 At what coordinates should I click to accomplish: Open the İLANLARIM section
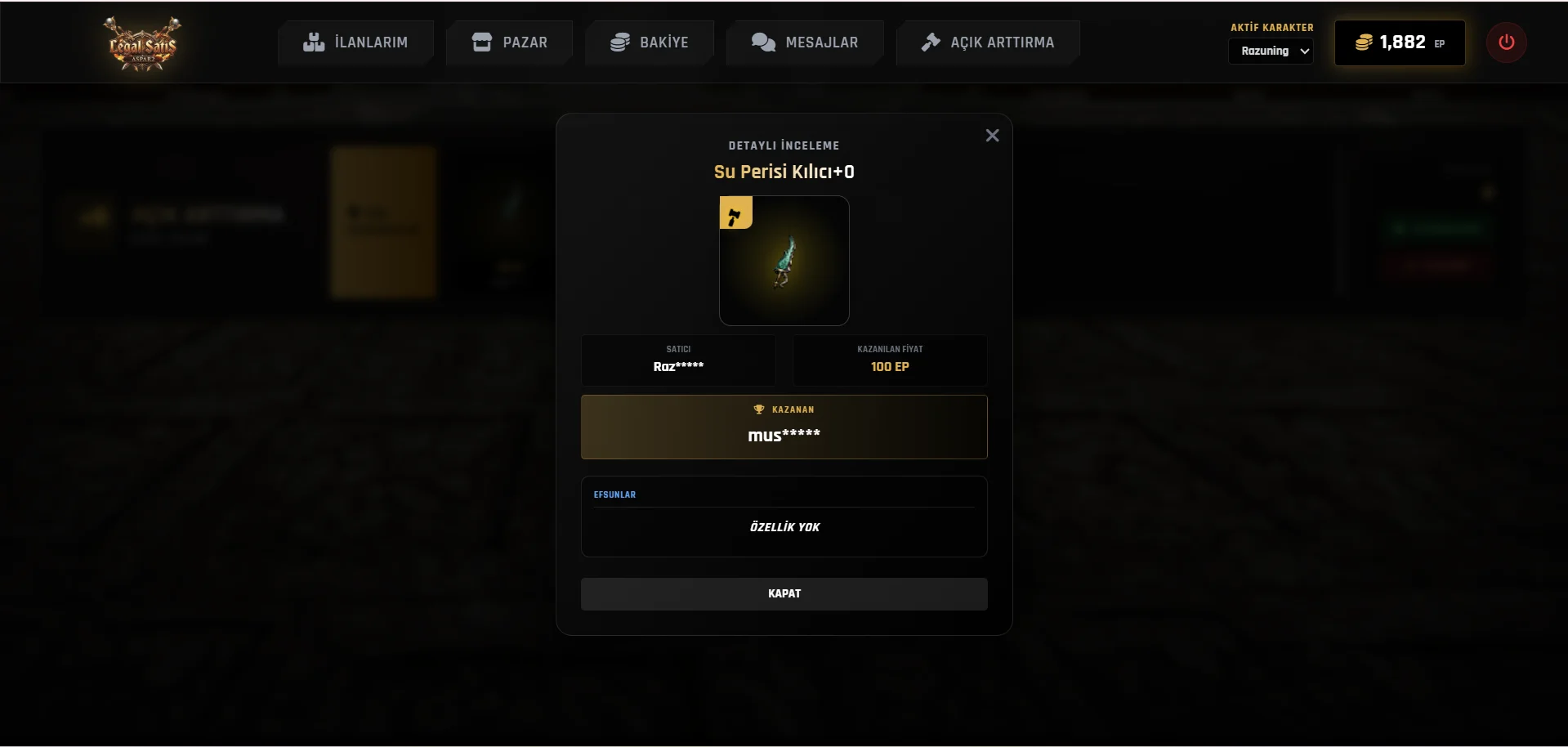(x=355, y=42)
